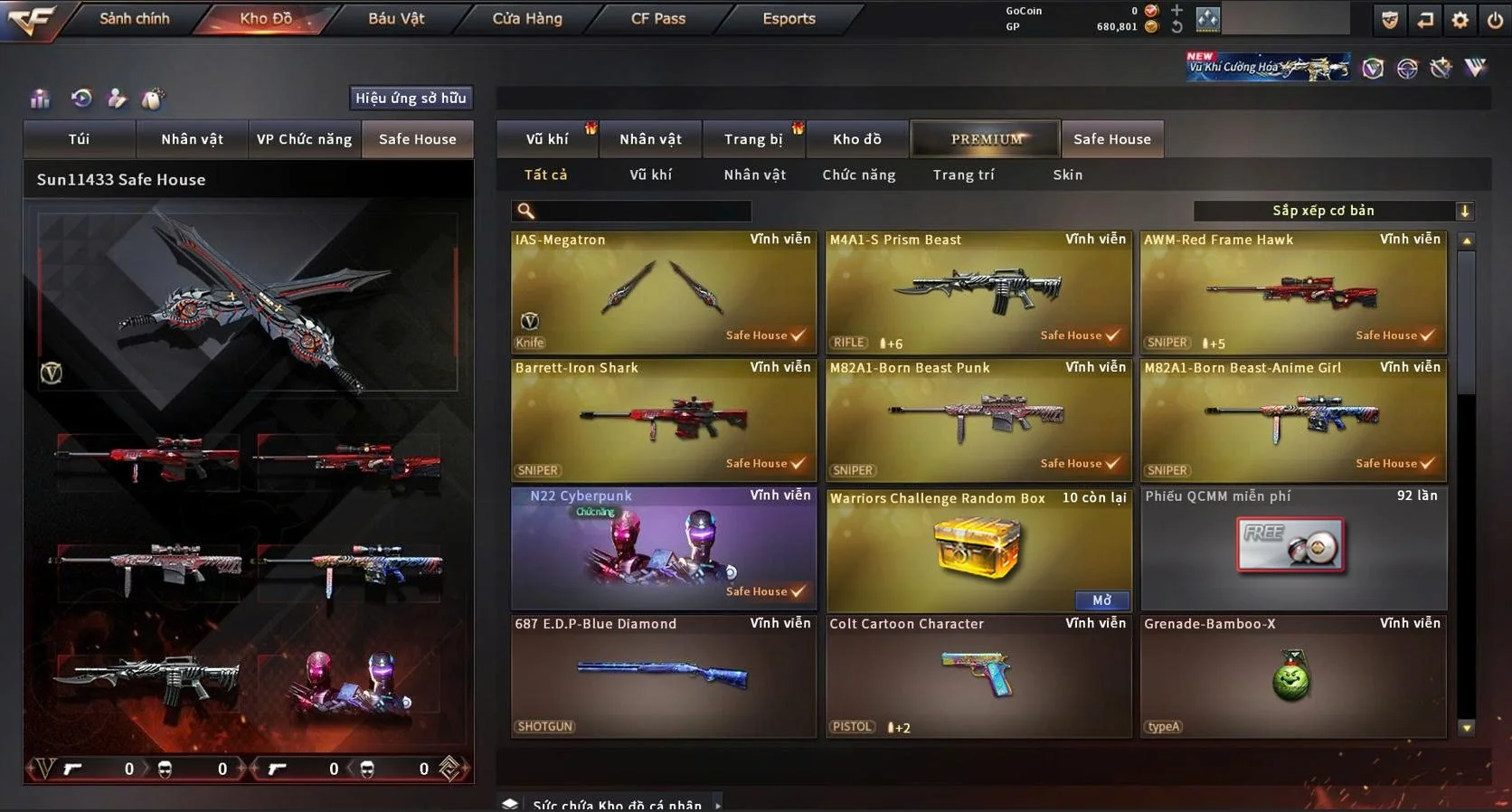This screenshot has width=1512, height=812.
Task: Open the Báu Vật menu
Action: tap(396, 19)
